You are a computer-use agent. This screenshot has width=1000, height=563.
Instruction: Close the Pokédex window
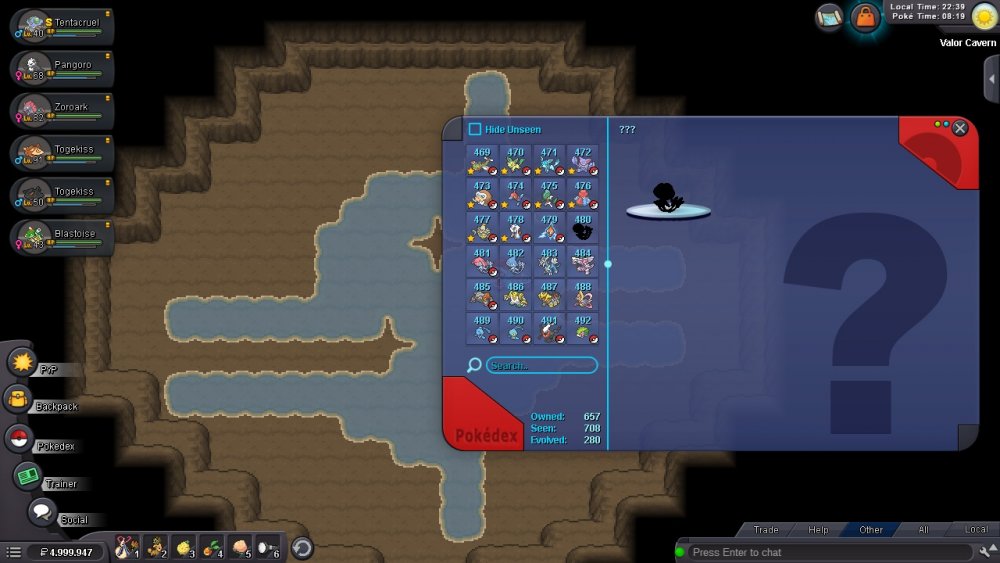click(x=960, y=128)
